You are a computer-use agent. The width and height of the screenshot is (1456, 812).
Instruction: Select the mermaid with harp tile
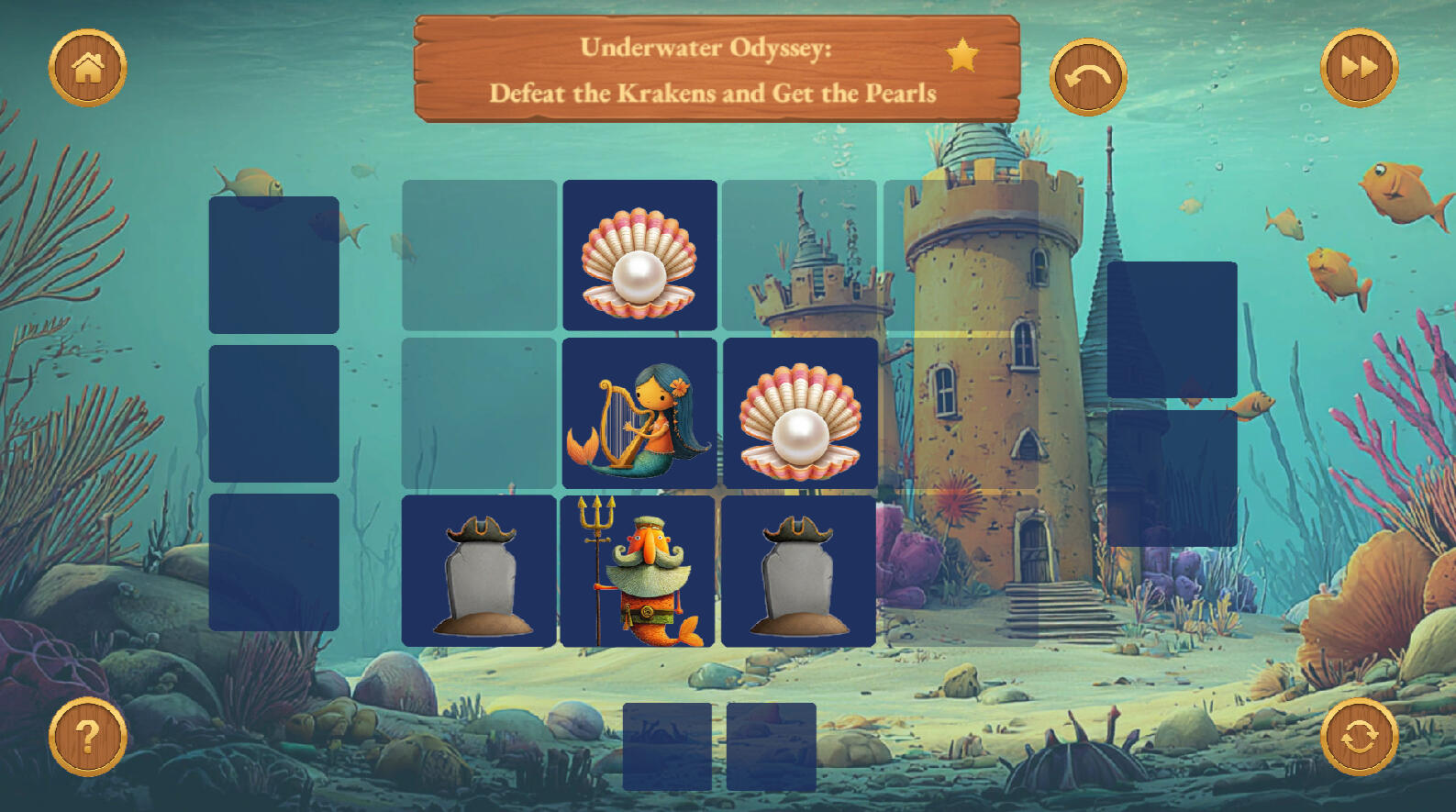tap(639, 413)
